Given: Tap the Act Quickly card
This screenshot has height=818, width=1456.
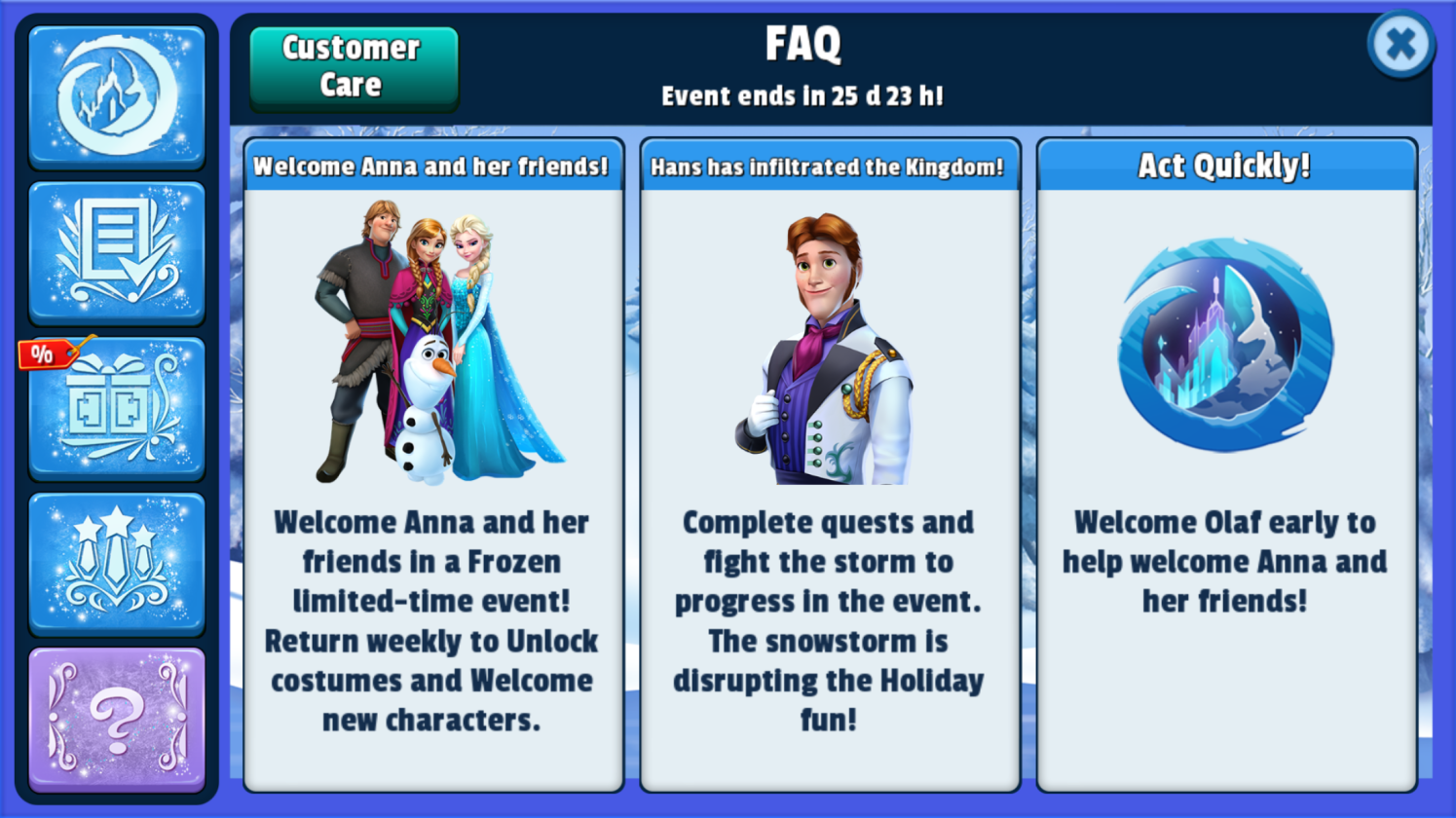Looking at the screenshot, I should click(1225, 465).
